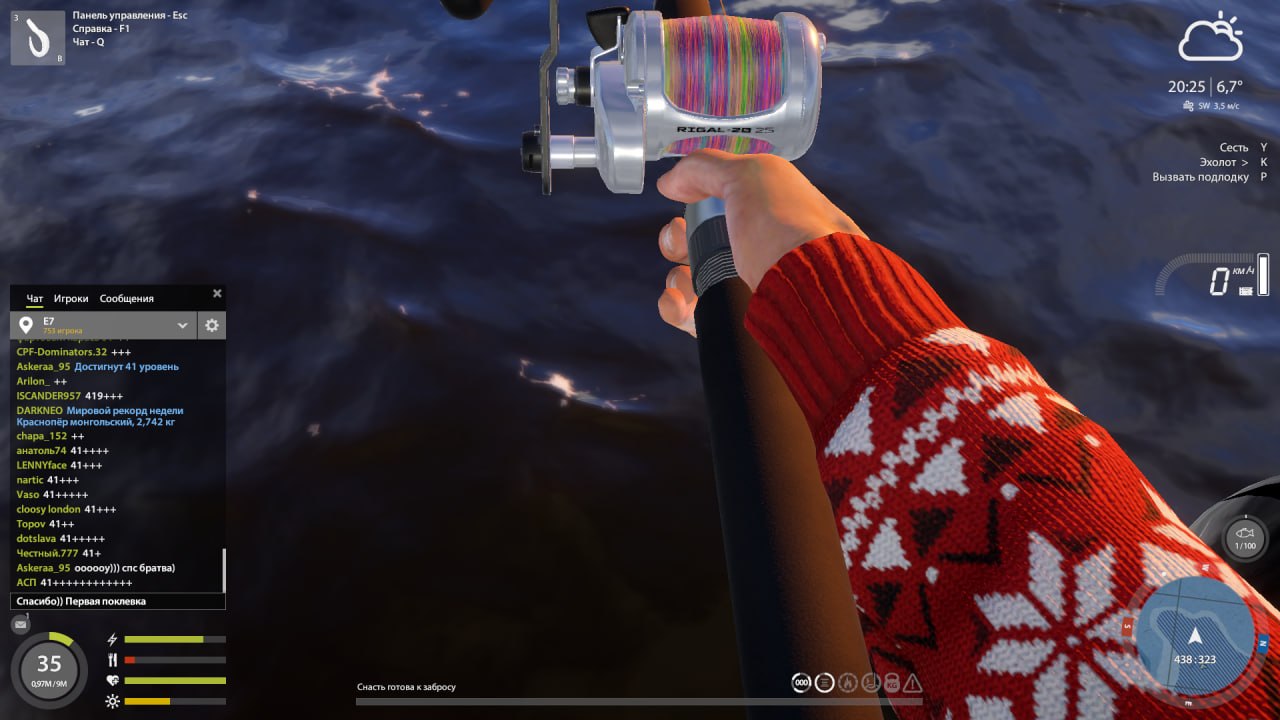Viewport: 1280px width, 720px height.
Task: Click the line counter 000 indicator
Action: coord(801,682)
